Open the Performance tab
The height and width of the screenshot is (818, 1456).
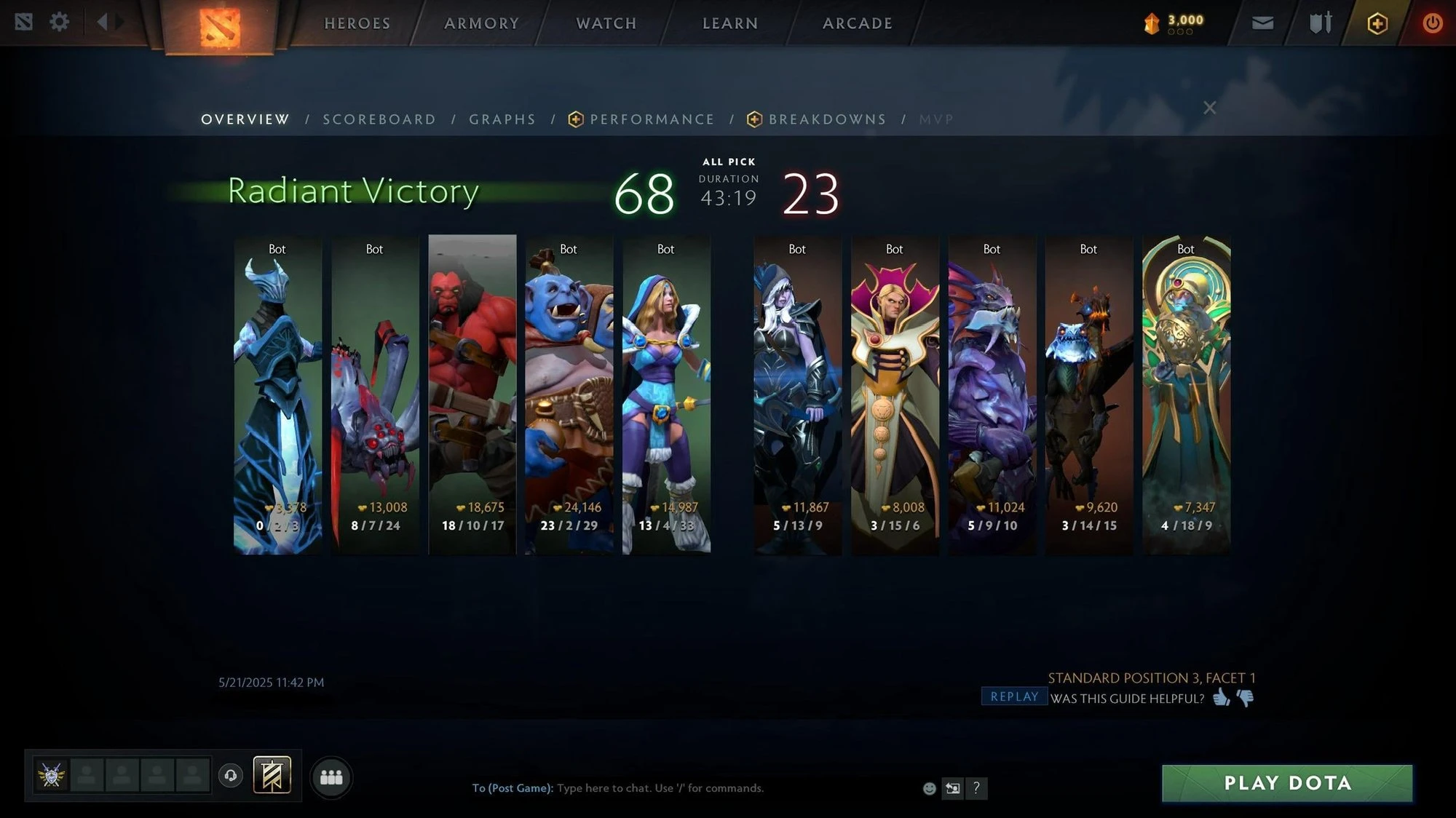[652, 119]
